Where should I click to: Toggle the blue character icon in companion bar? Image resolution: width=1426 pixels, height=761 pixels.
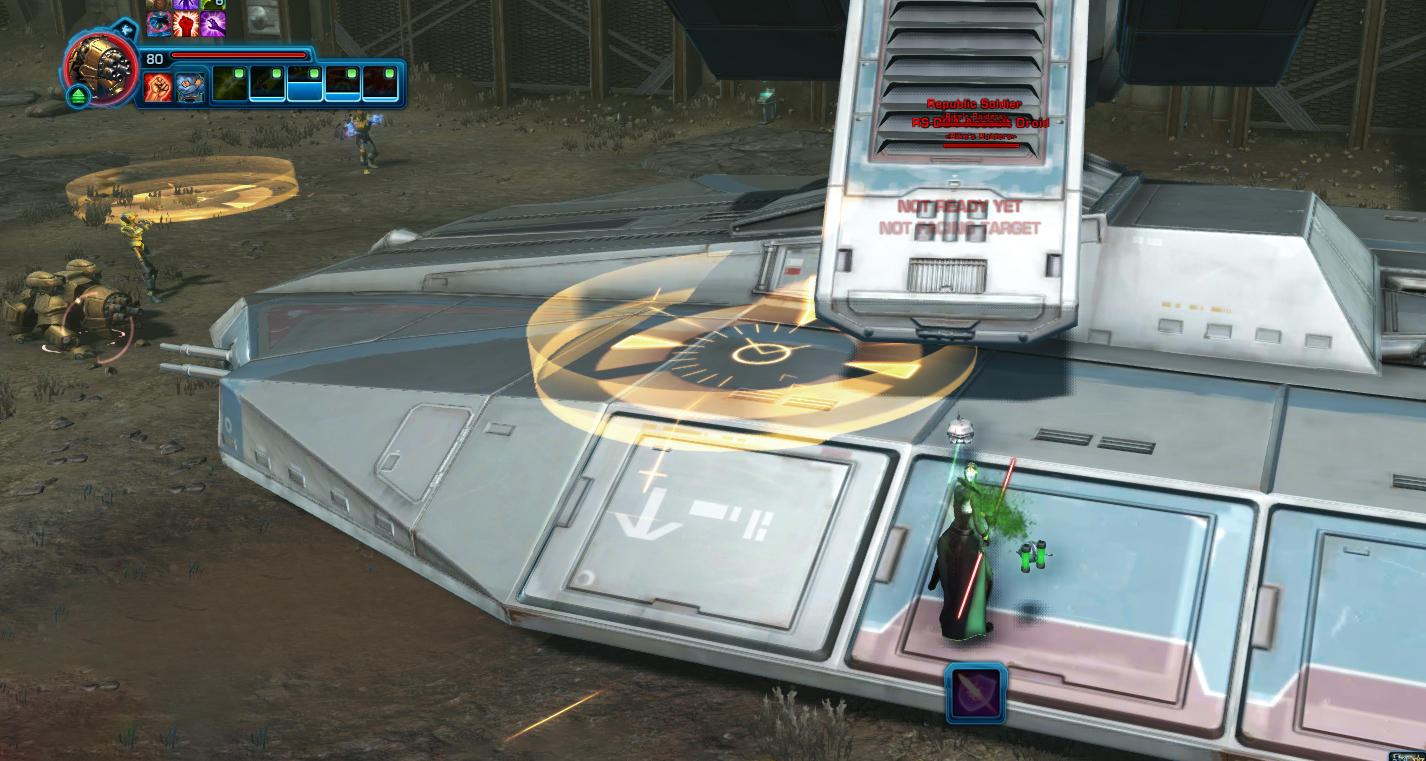coord(191,87)
